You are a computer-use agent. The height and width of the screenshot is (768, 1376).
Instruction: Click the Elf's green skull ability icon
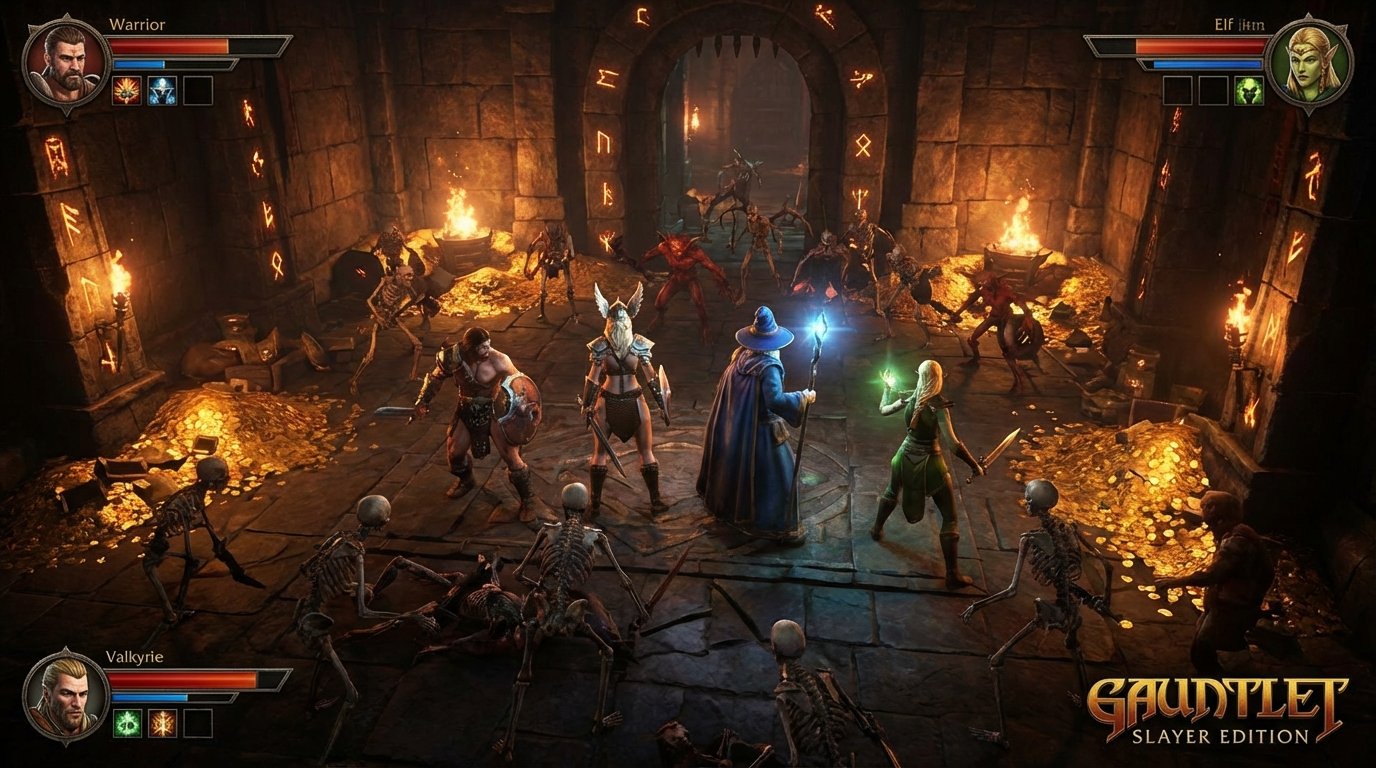(1249, 90)
